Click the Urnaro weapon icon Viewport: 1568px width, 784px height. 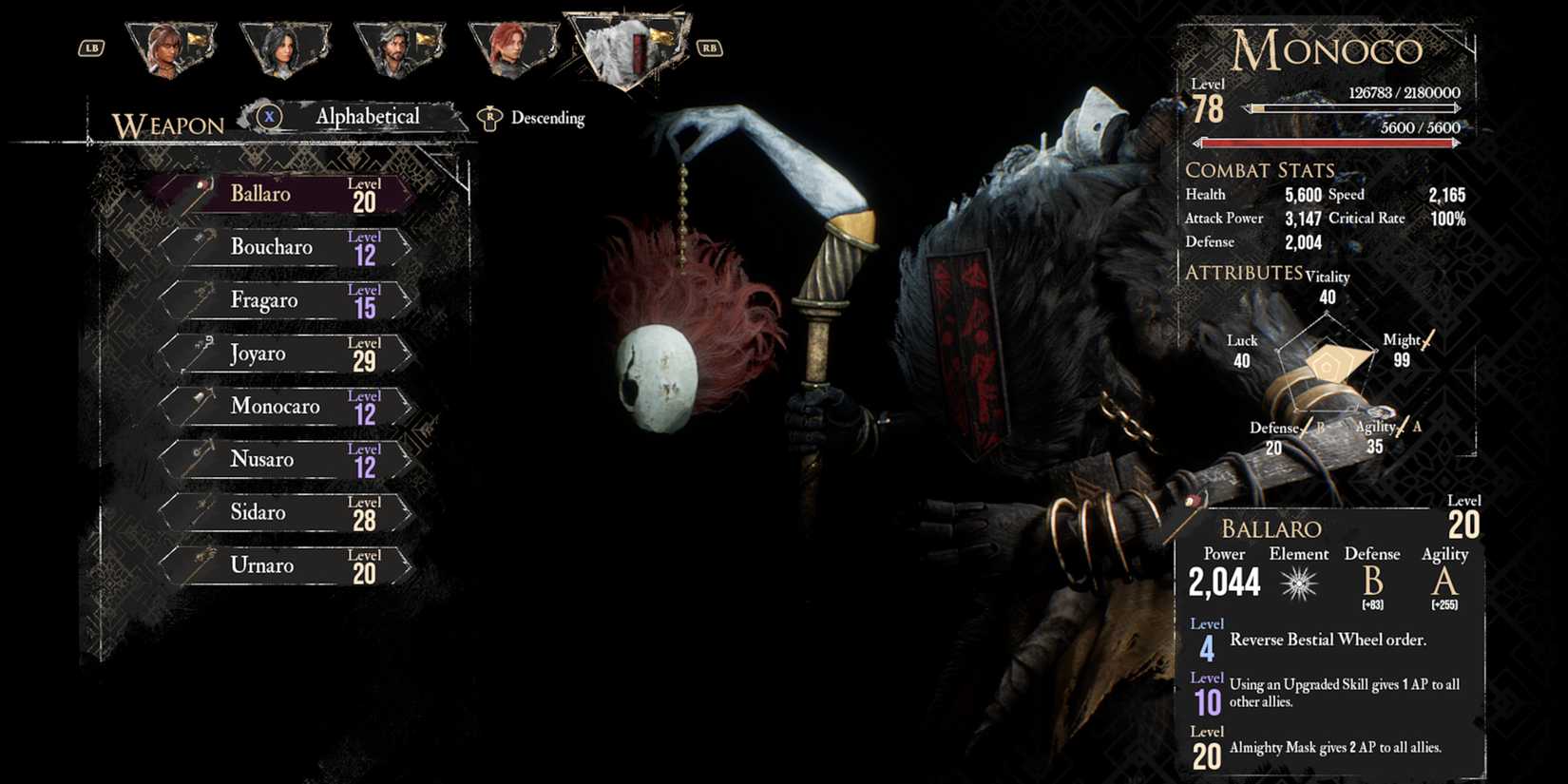pos(201,563)
